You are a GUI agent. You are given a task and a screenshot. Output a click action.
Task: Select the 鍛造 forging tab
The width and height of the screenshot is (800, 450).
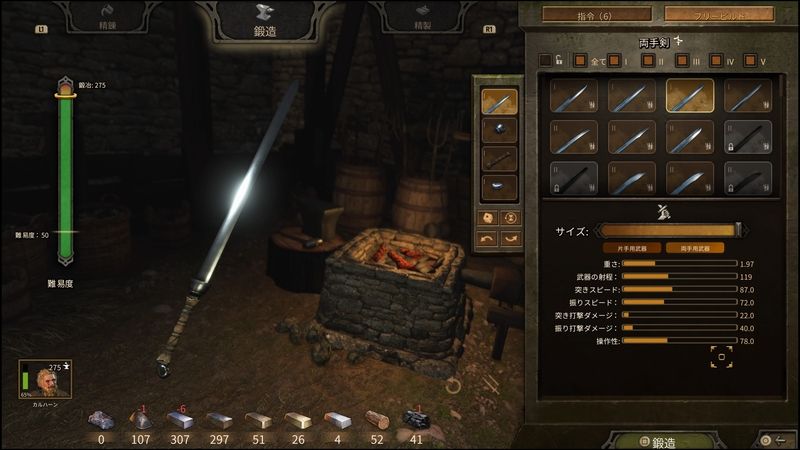pyautogui.click(x=266, y=22)
